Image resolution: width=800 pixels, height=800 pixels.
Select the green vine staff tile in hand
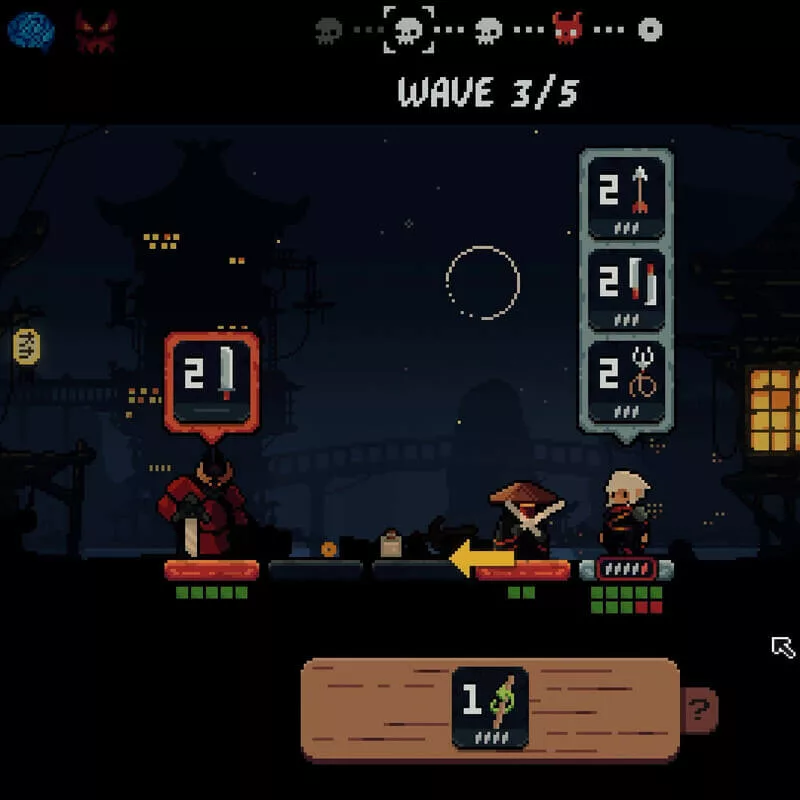point(490,707)
